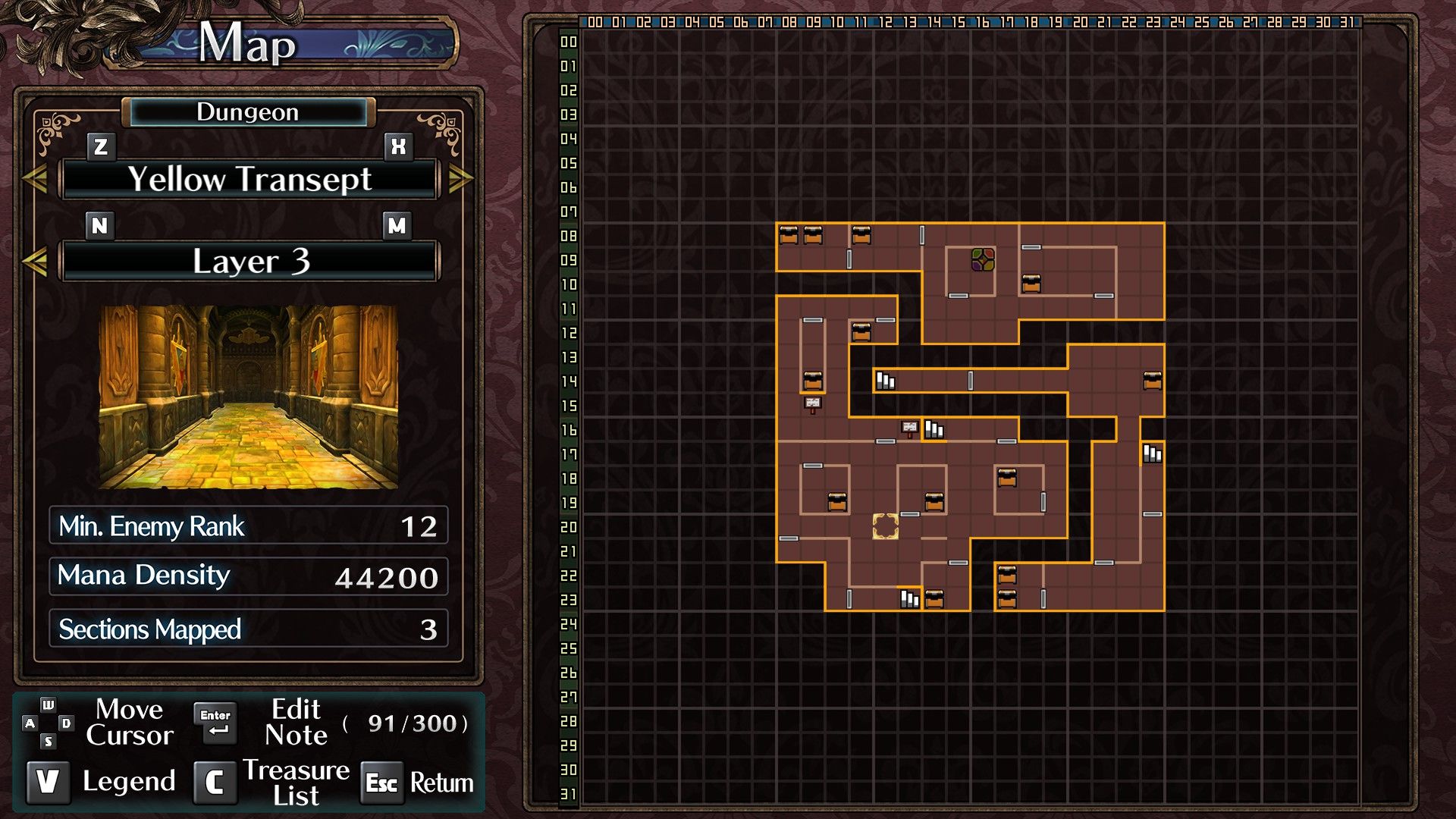The image size is (1456, 819).
Task: Open the Legend with the V button
Action: tap(49, 781)
